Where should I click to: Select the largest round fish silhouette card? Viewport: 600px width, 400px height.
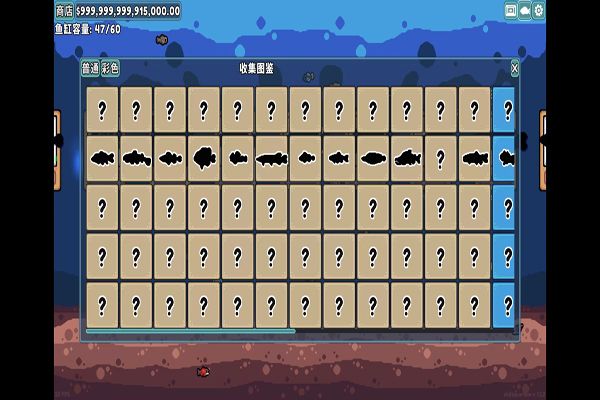pyautogui.click(x=204, y=158)
